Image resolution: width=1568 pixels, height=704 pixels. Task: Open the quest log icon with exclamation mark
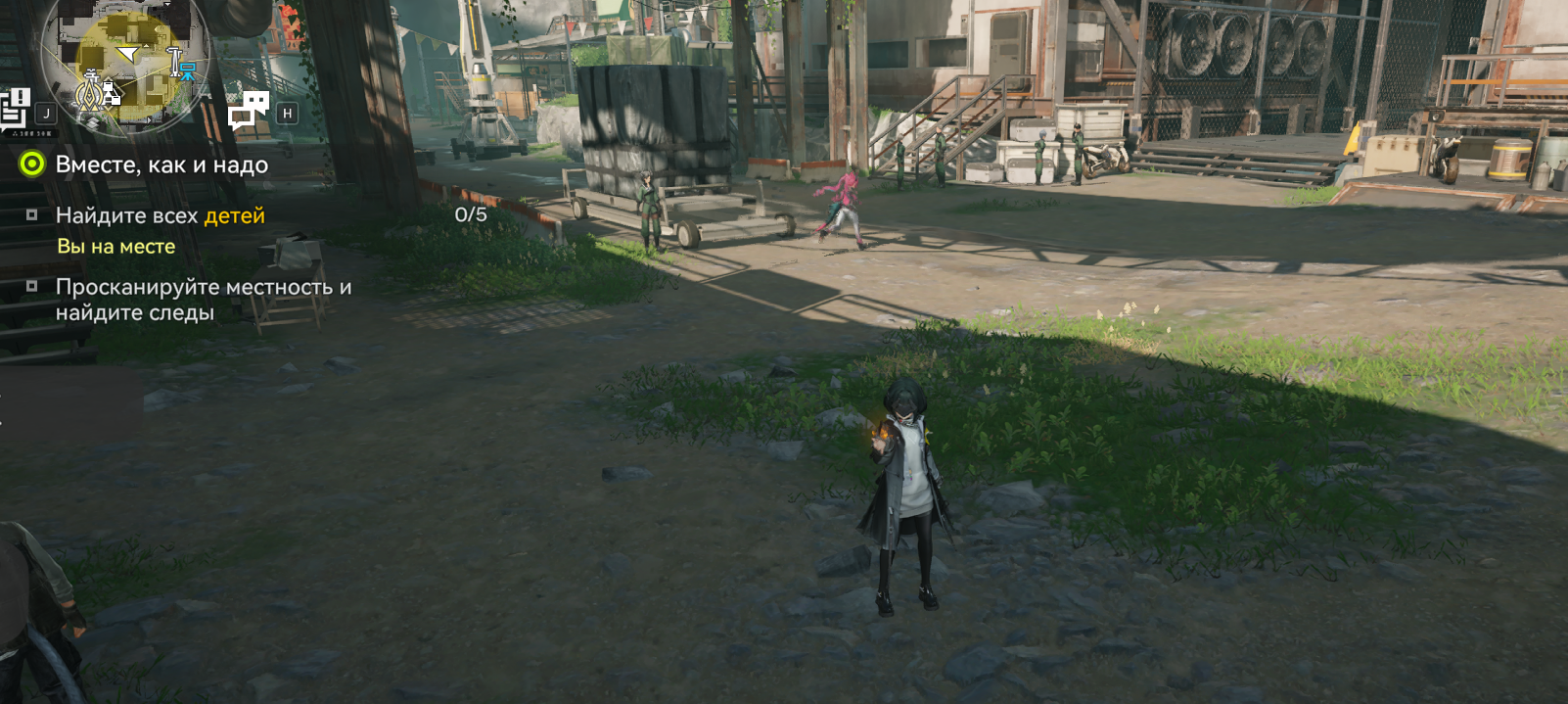click(16, 107)
